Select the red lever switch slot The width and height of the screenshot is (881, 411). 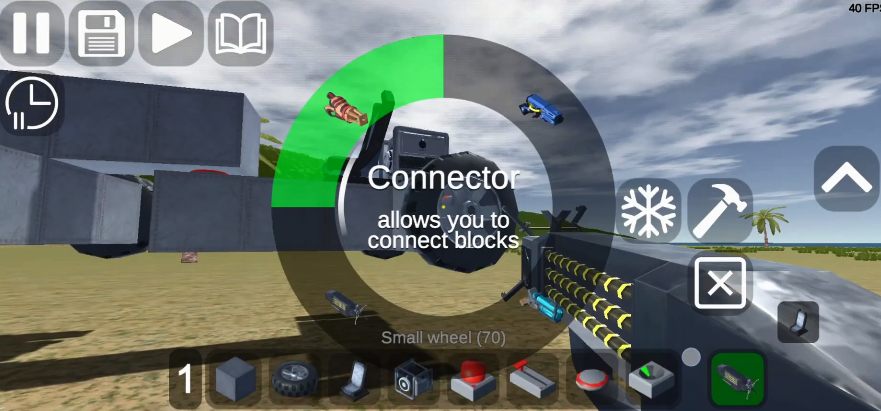(x=534, y=380)
